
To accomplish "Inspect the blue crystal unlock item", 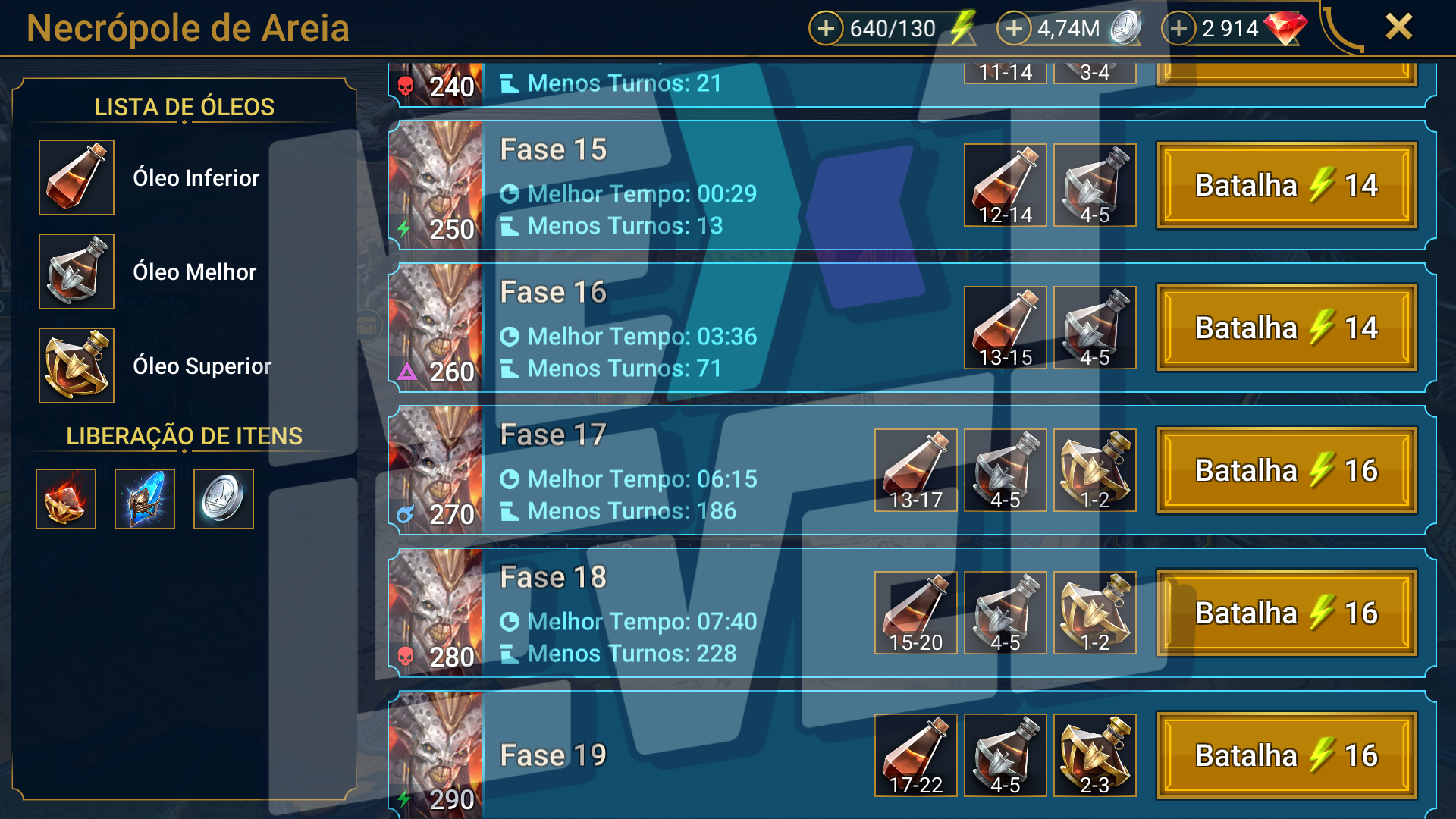I will 145,499.
